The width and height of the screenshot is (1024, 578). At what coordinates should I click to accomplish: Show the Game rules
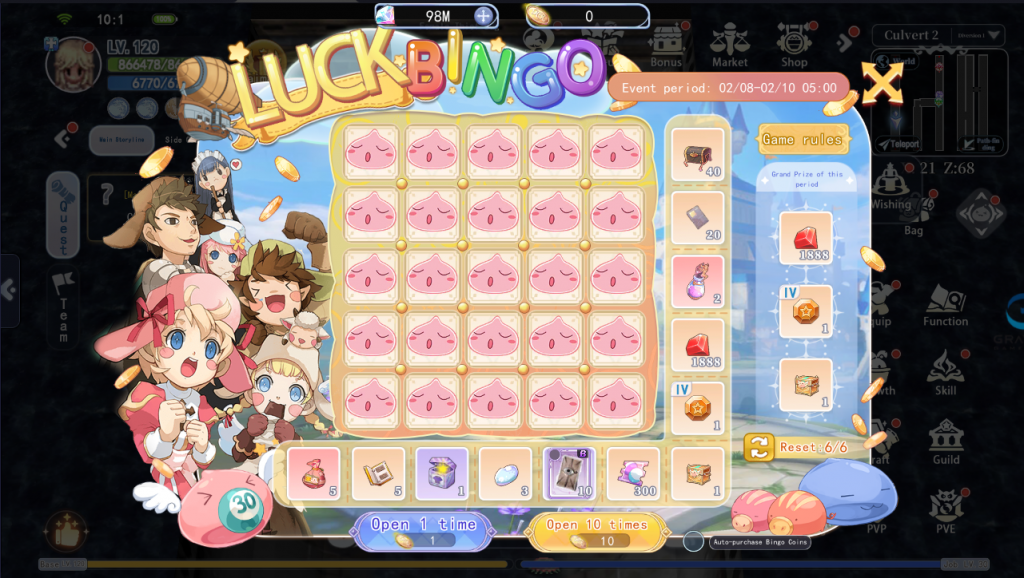802,139
